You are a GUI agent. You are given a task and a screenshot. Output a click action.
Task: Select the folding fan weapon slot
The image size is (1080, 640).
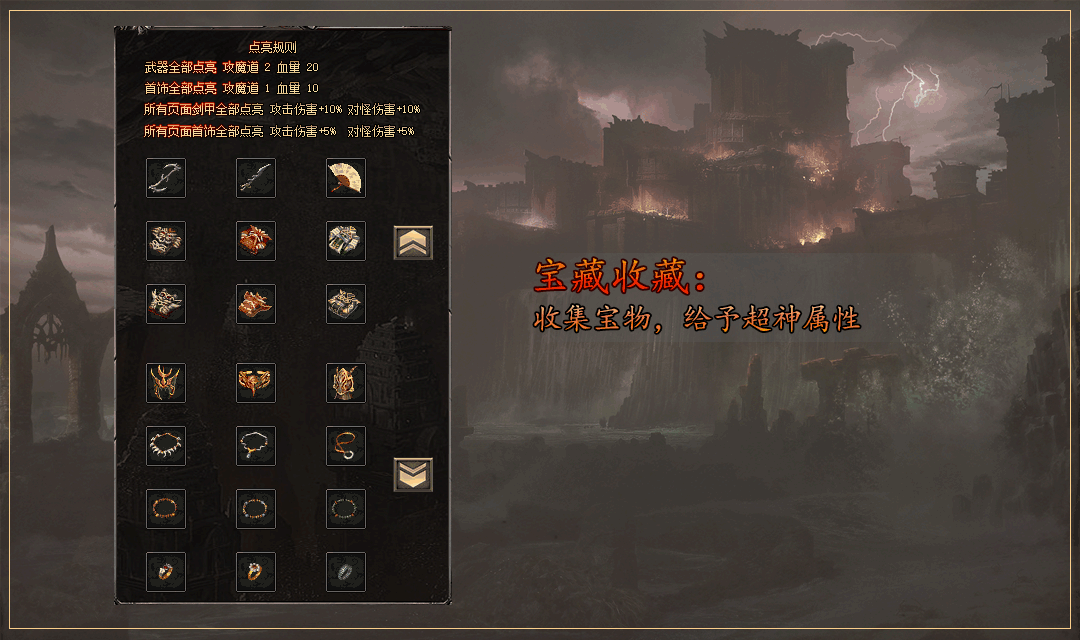pyautogui.click(x=346, y=178)
